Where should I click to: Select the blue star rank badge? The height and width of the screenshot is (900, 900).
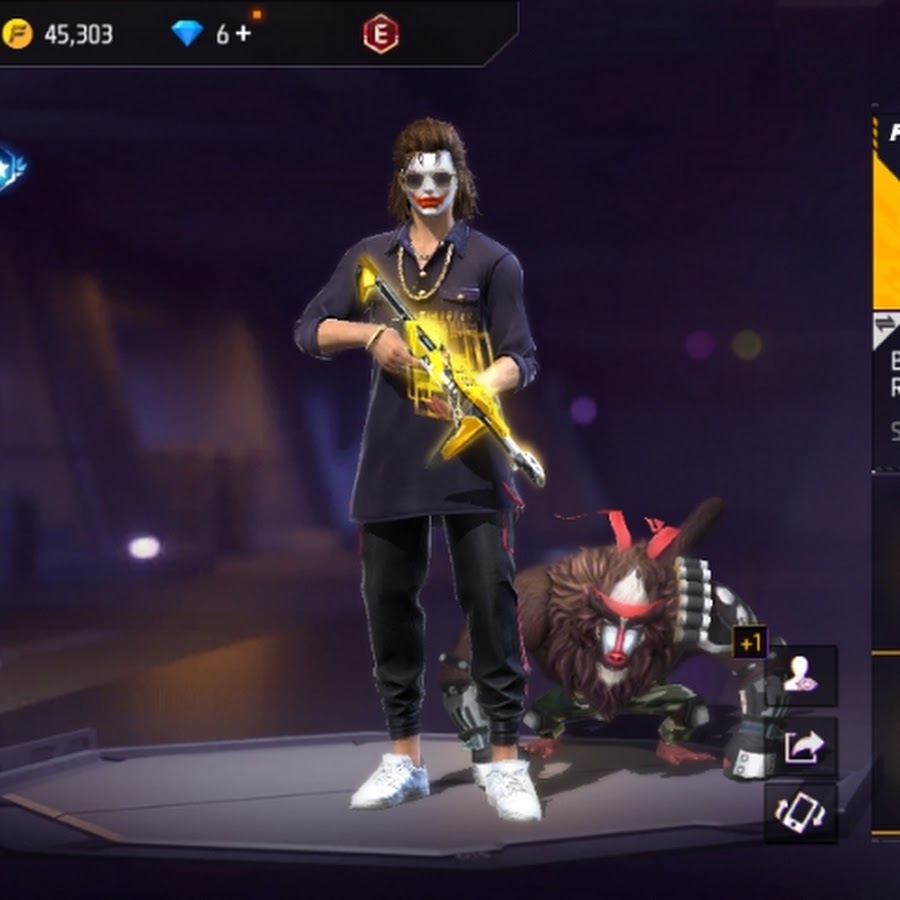coord(10,163)
